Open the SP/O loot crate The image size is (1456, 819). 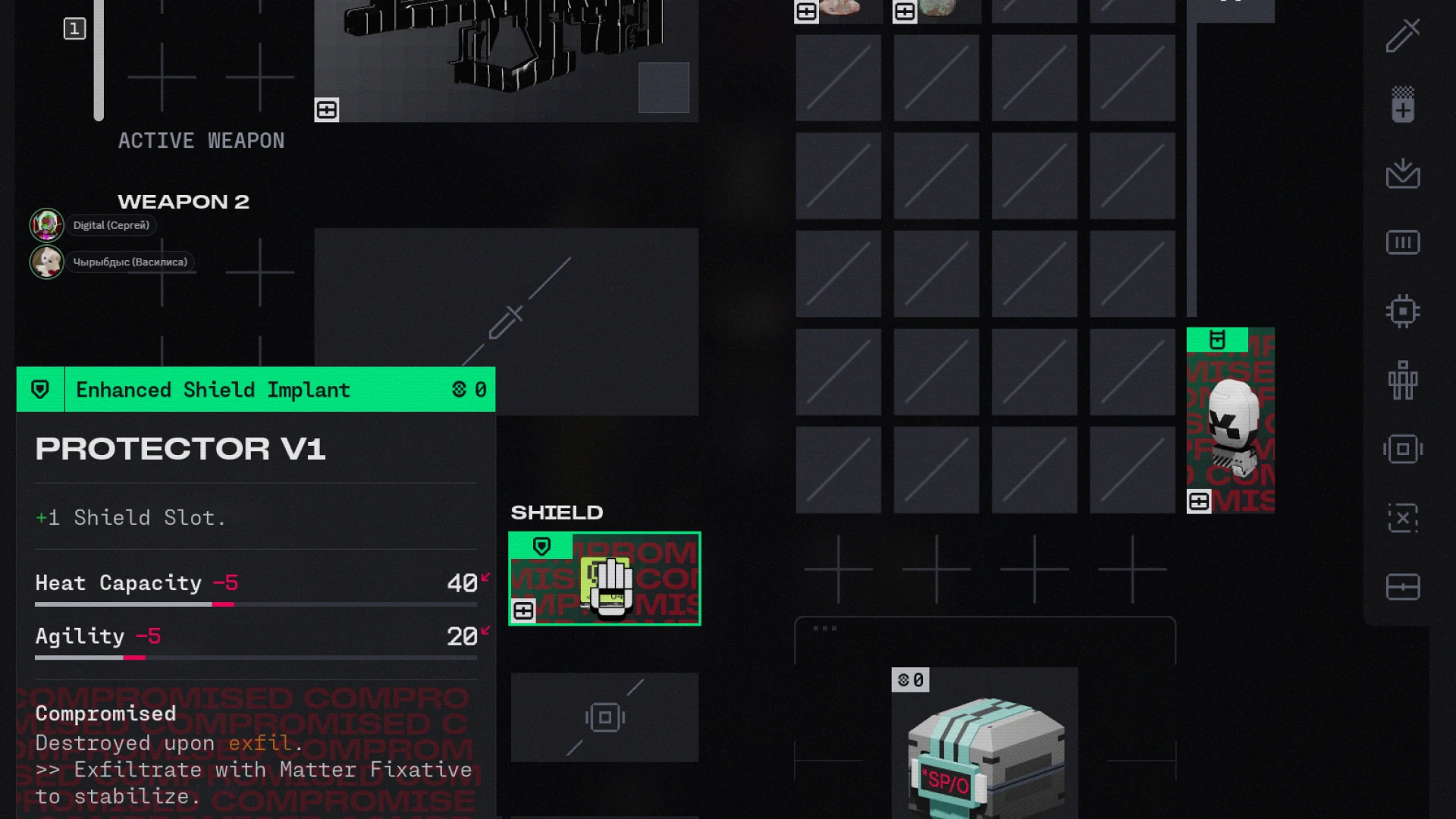tap(984, 747)
